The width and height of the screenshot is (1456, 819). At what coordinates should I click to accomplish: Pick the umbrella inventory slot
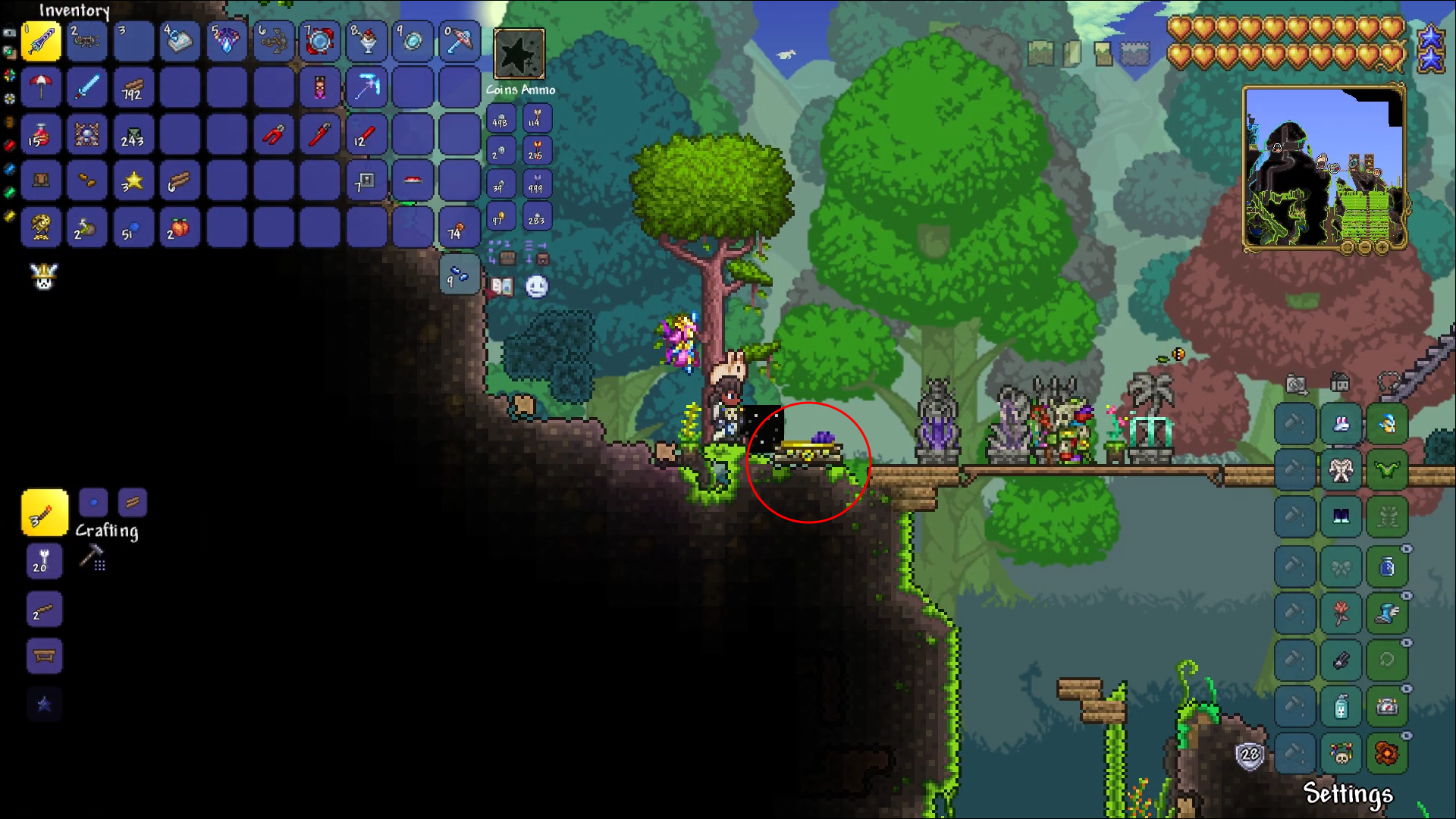coord(41,88)
